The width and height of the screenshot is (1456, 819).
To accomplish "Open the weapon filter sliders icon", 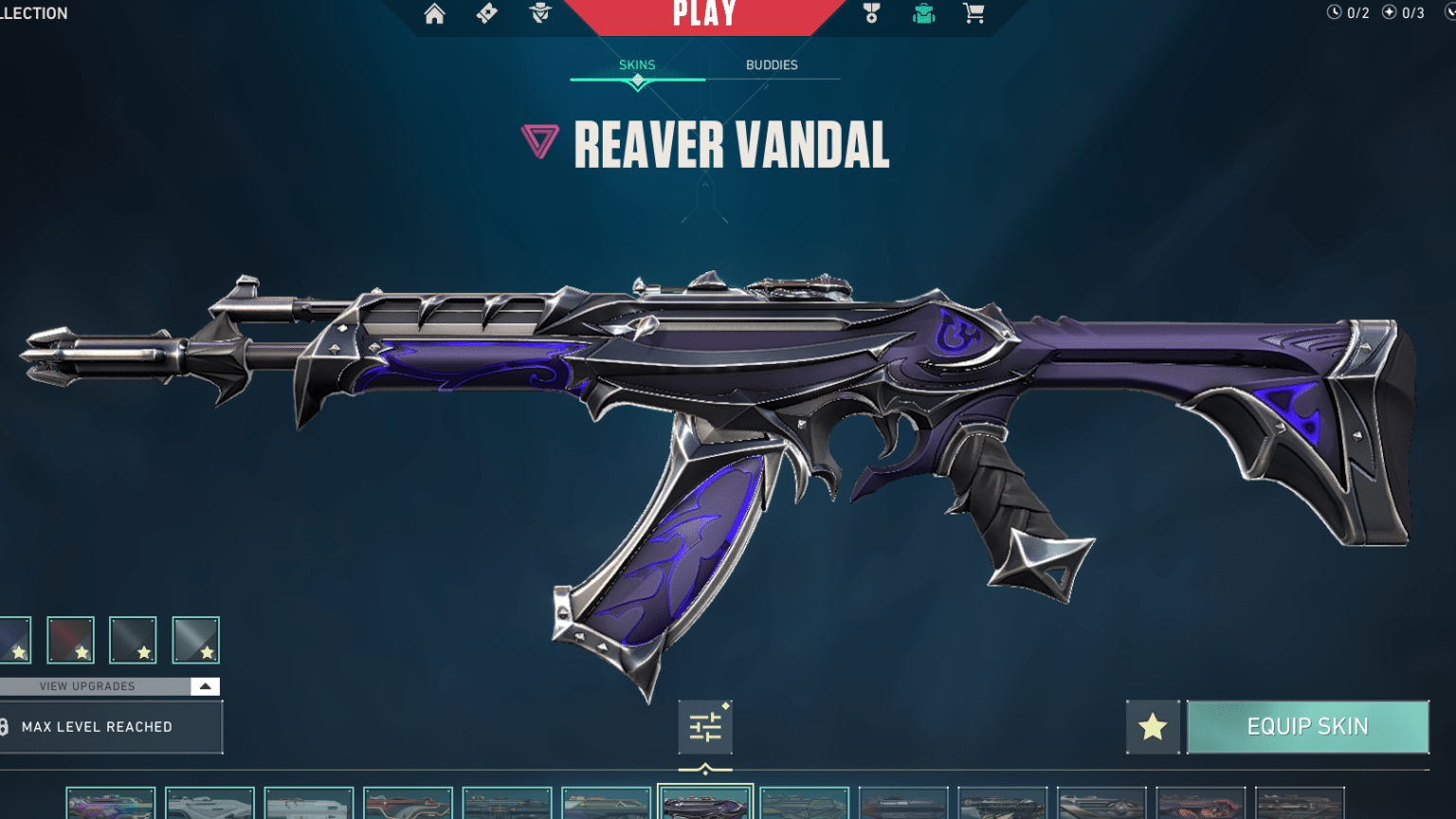I will [704, 727].
